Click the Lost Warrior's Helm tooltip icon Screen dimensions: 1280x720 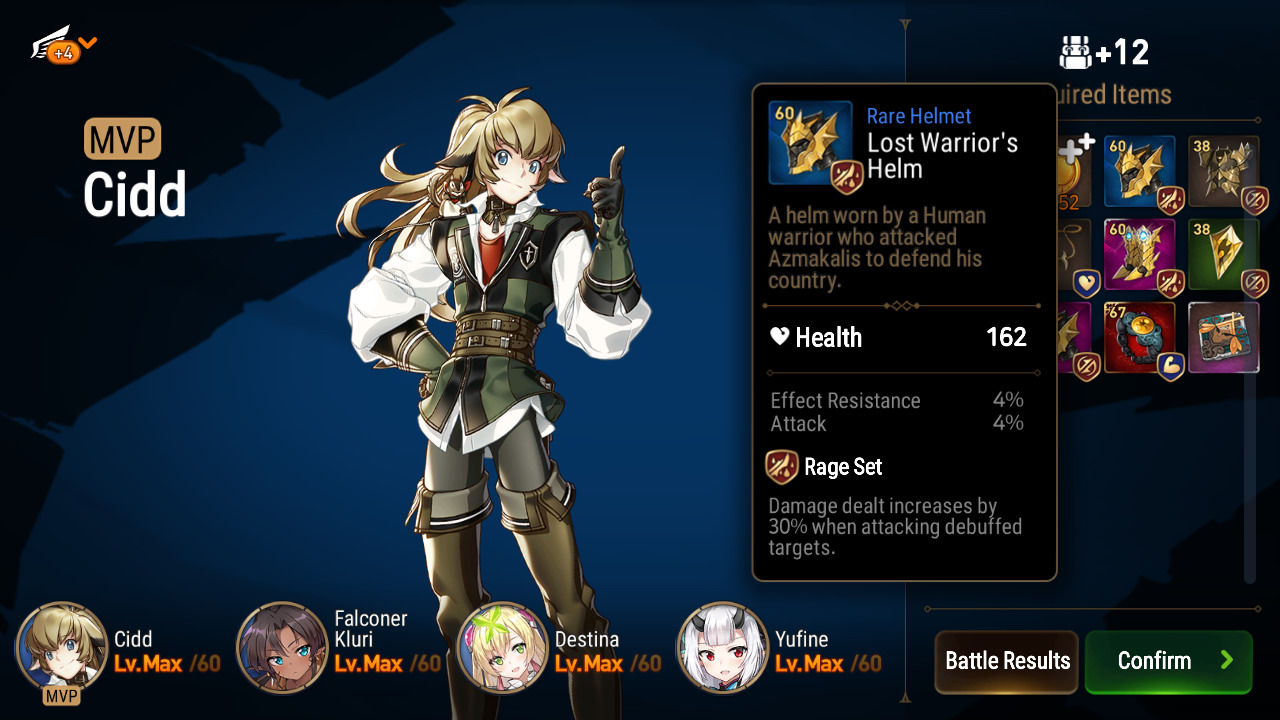(x=810, y=143)
